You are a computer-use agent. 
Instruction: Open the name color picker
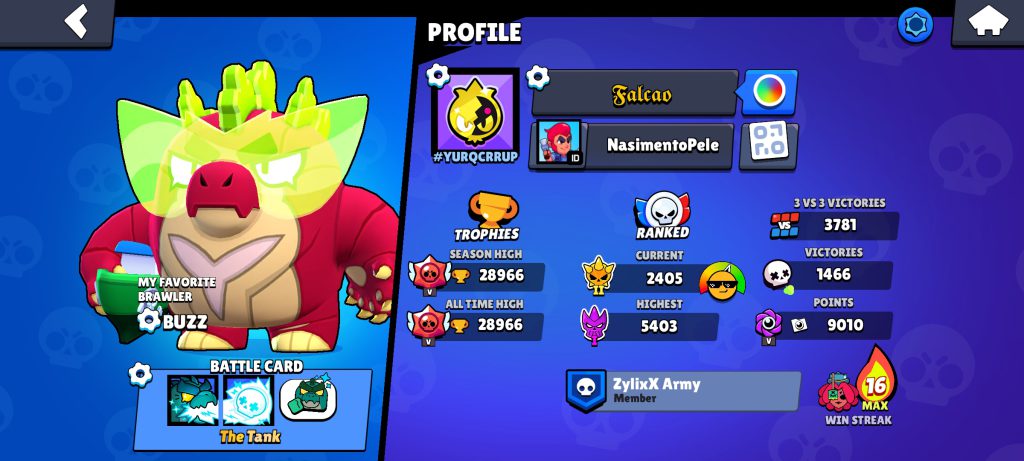pyautogui.click(x=769, y=93)
